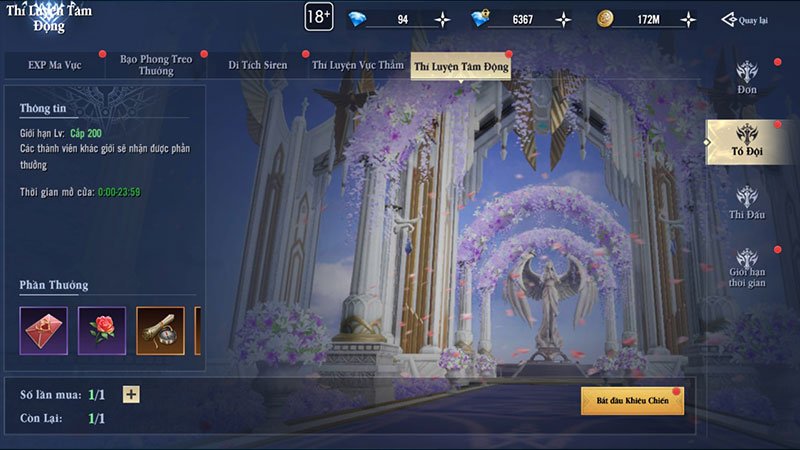Go to the Thí Luyện Vực Thẳm tab
The height and width of the screenshot is (450, 800).
pos(357,66)
